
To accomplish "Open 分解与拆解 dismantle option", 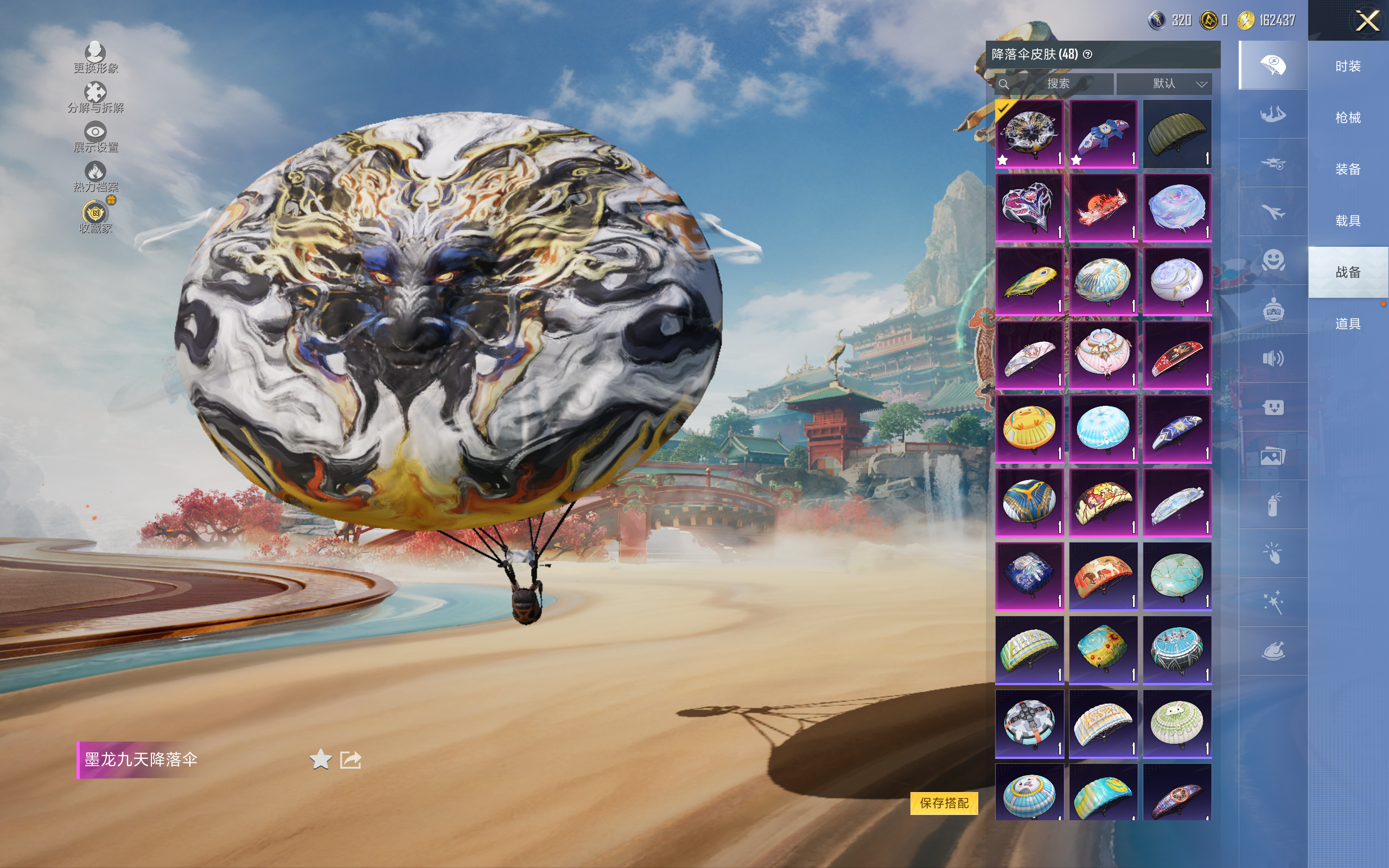I will (x=95, y=97).
